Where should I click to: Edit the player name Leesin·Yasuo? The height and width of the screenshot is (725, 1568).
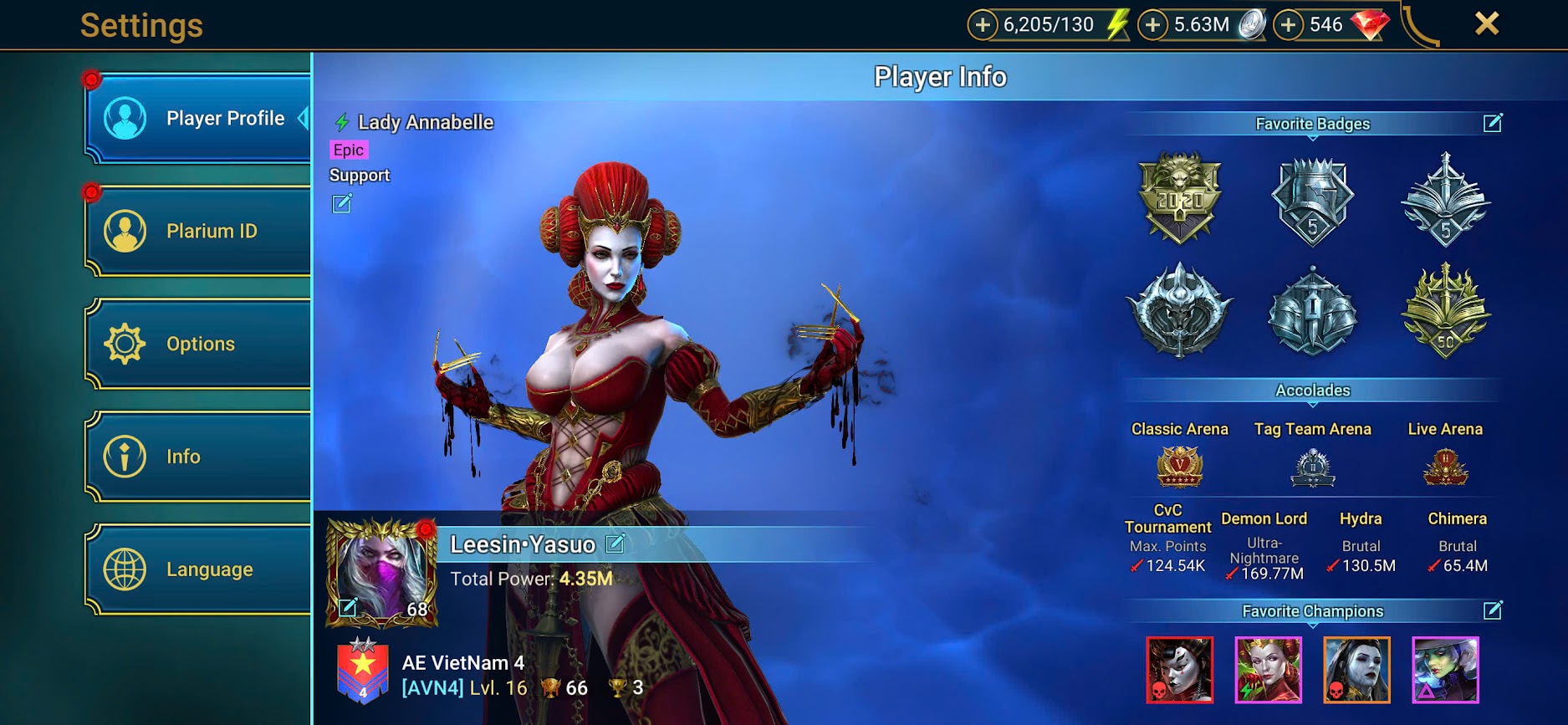coord(615,544)
